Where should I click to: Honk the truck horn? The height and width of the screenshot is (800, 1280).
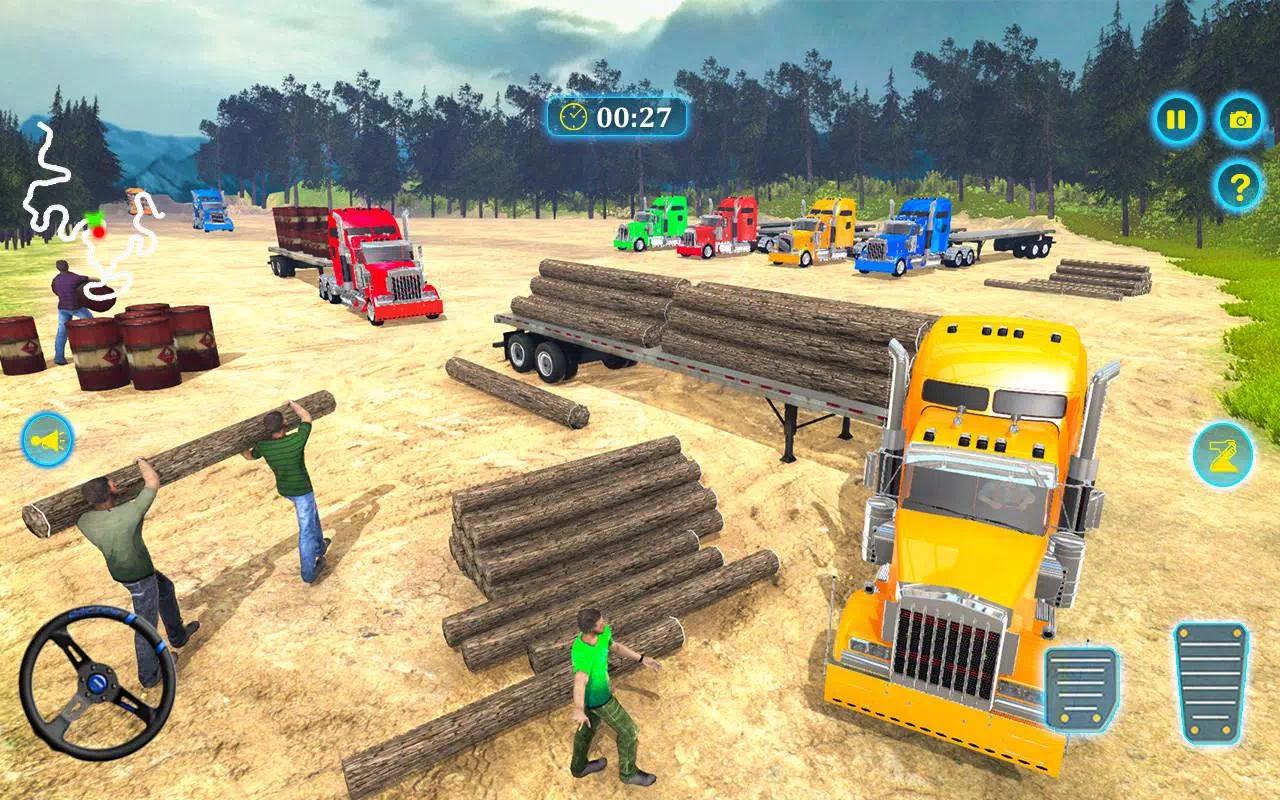tap(48, 440)
